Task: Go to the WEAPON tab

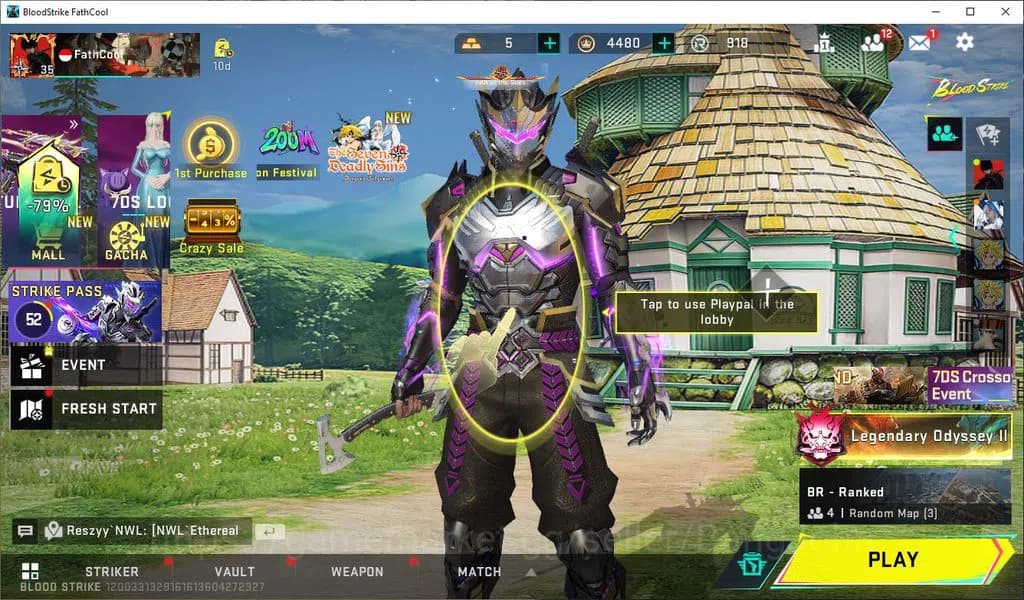Action: coord(357,572)
